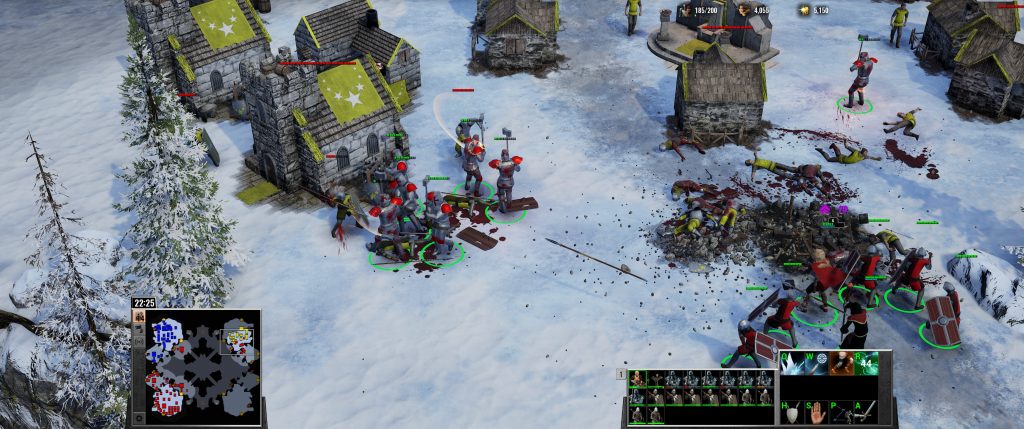Select the Patrol command button
Screen dimensions: 1024x429
click(842, 411)
